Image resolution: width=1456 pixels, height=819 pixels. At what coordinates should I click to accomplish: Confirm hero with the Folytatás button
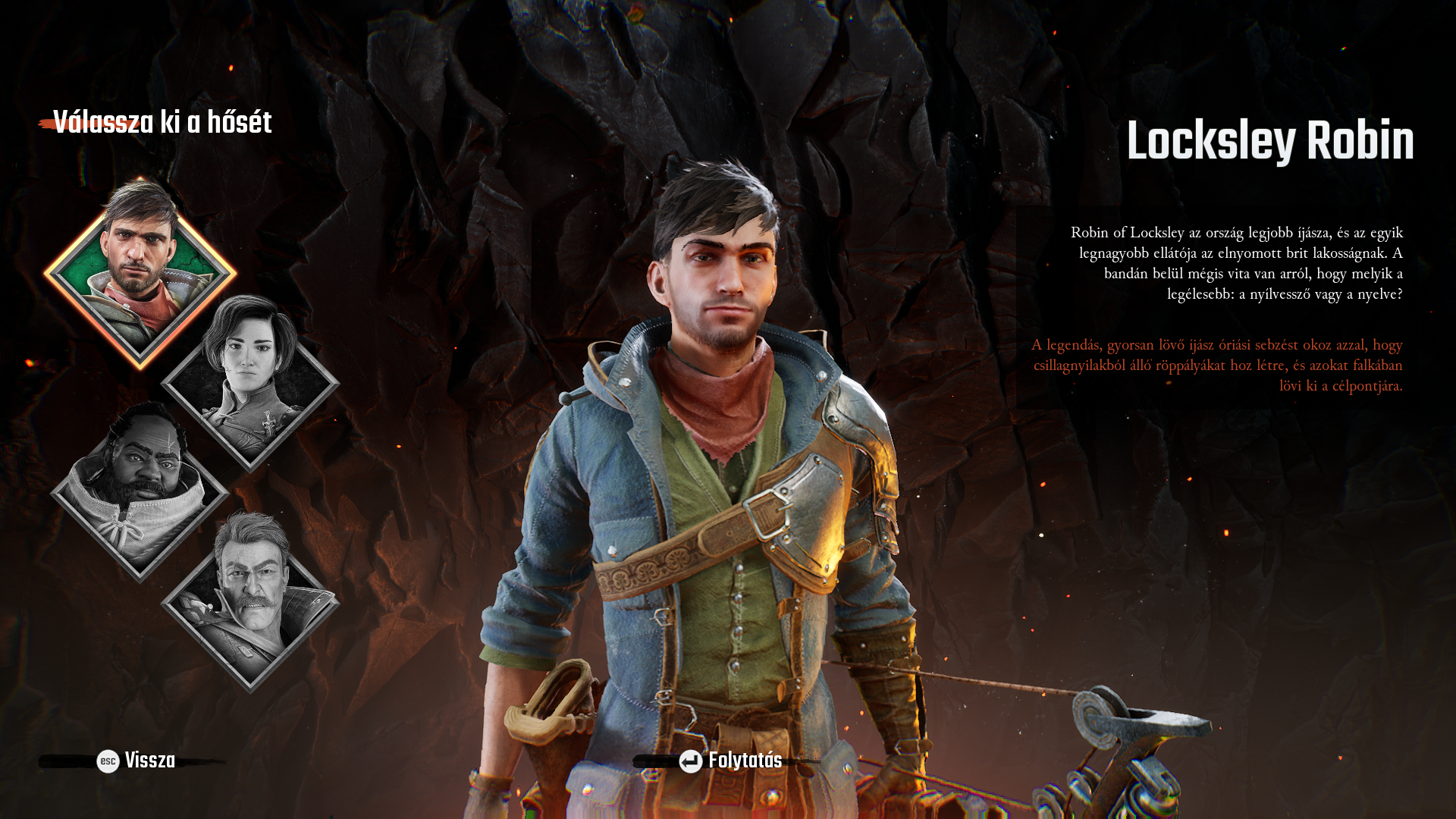730,761
